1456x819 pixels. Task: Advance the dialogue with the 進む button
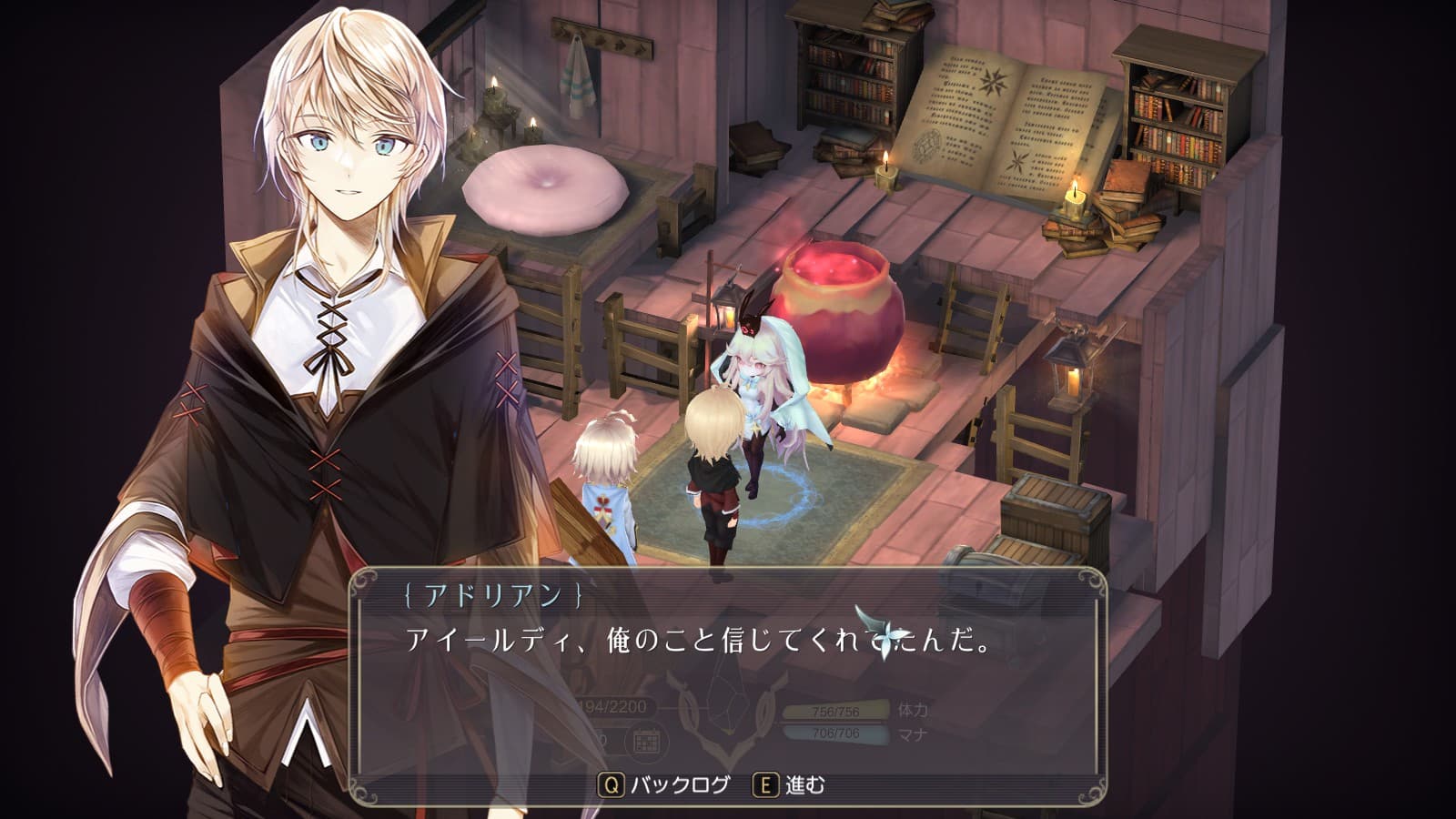coord(790,784)
